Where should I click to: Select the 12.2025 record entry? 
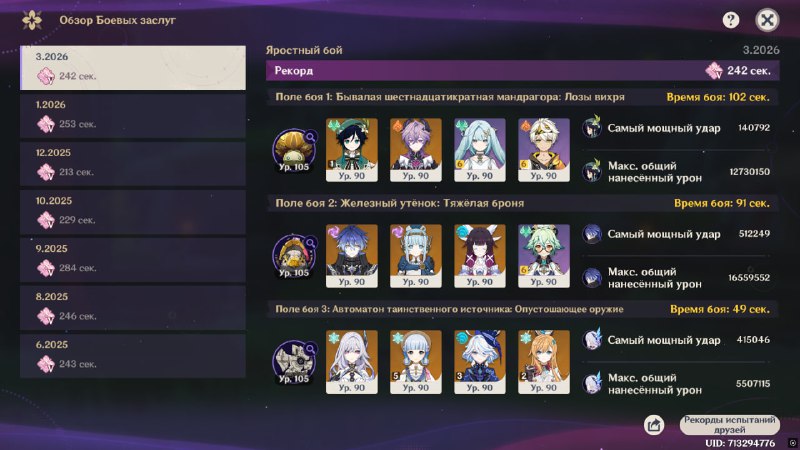click(132, 162)
